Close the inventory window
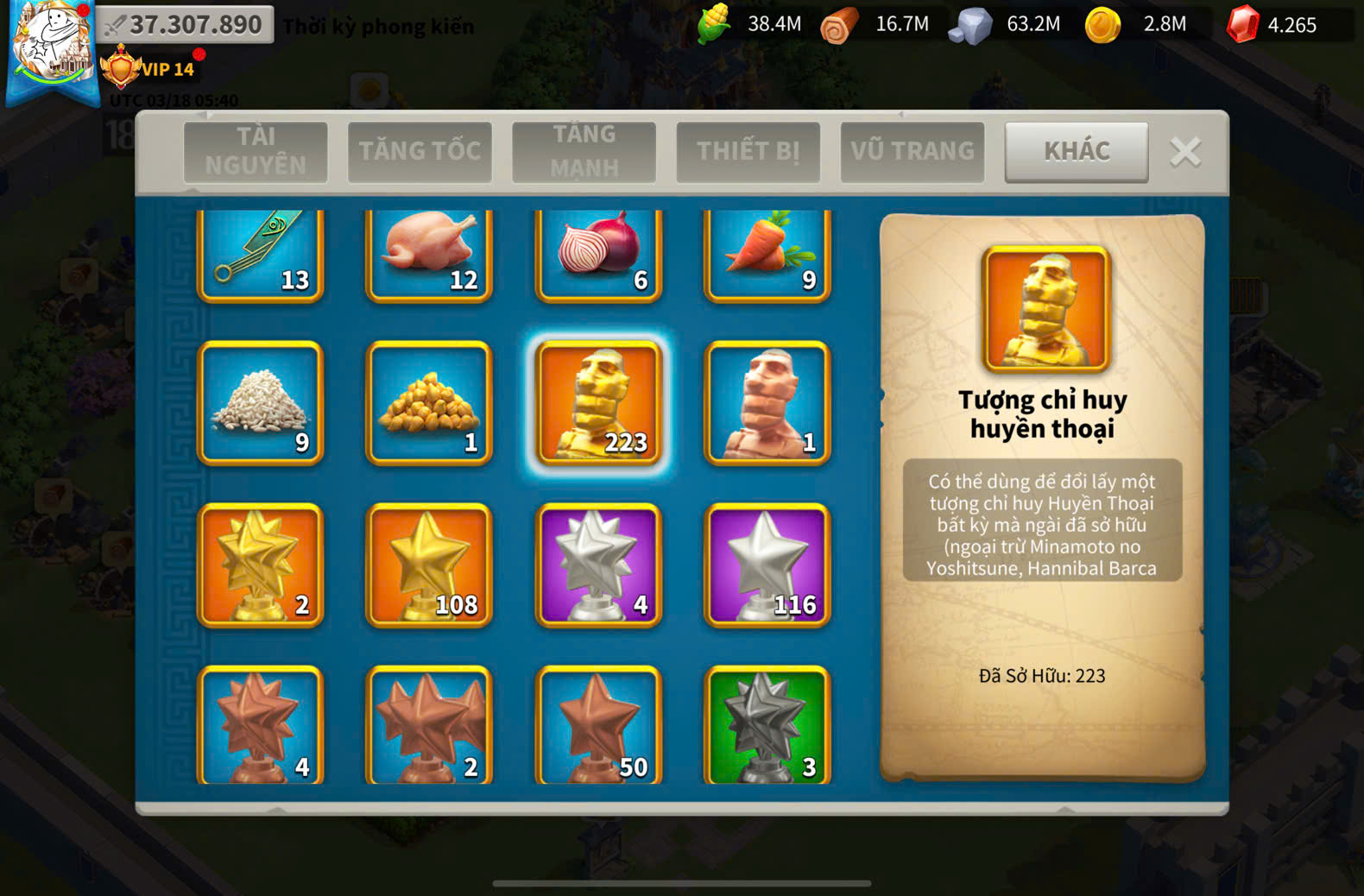 click(x=1185, y=153)
